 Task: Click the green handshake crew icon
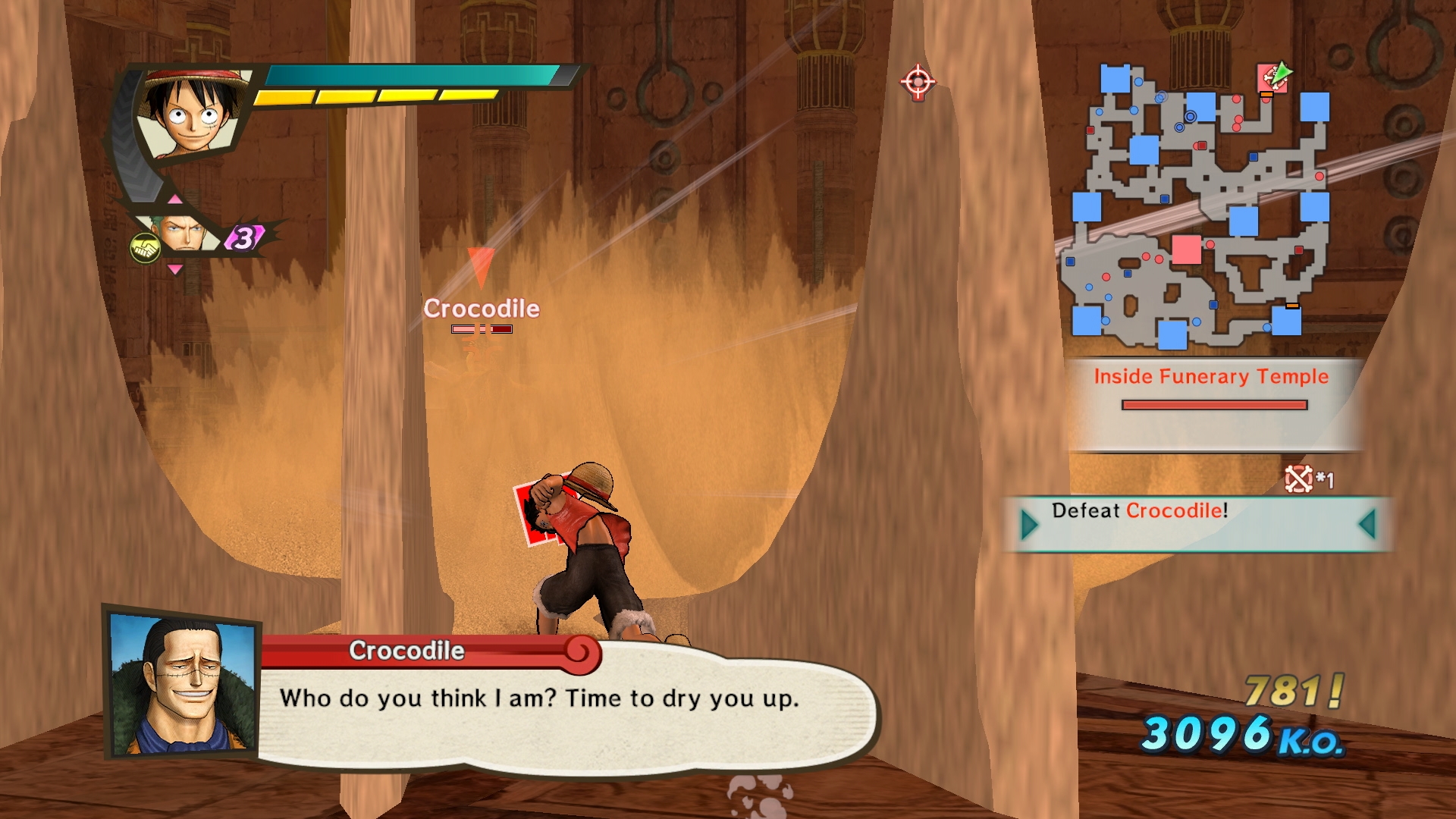[144, 247]
